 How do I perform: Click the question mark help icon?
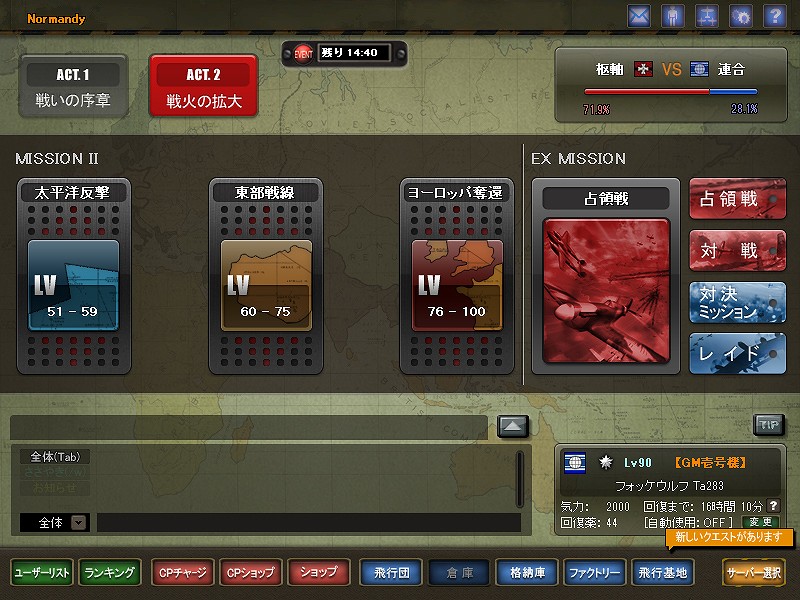(773, 16)
